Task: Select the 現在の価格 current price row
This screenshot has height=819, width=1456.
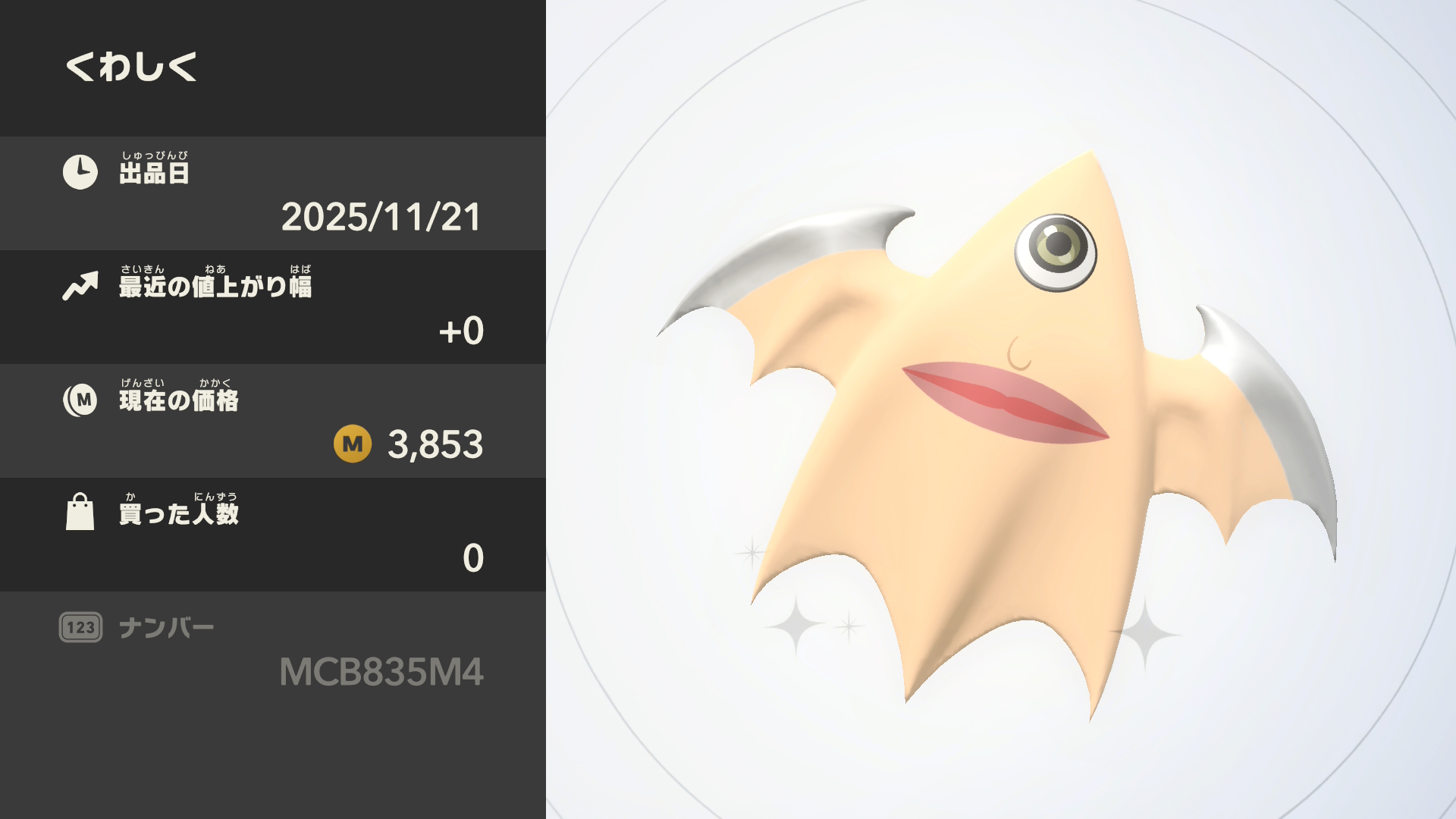Action: click(x=273, y=421)
